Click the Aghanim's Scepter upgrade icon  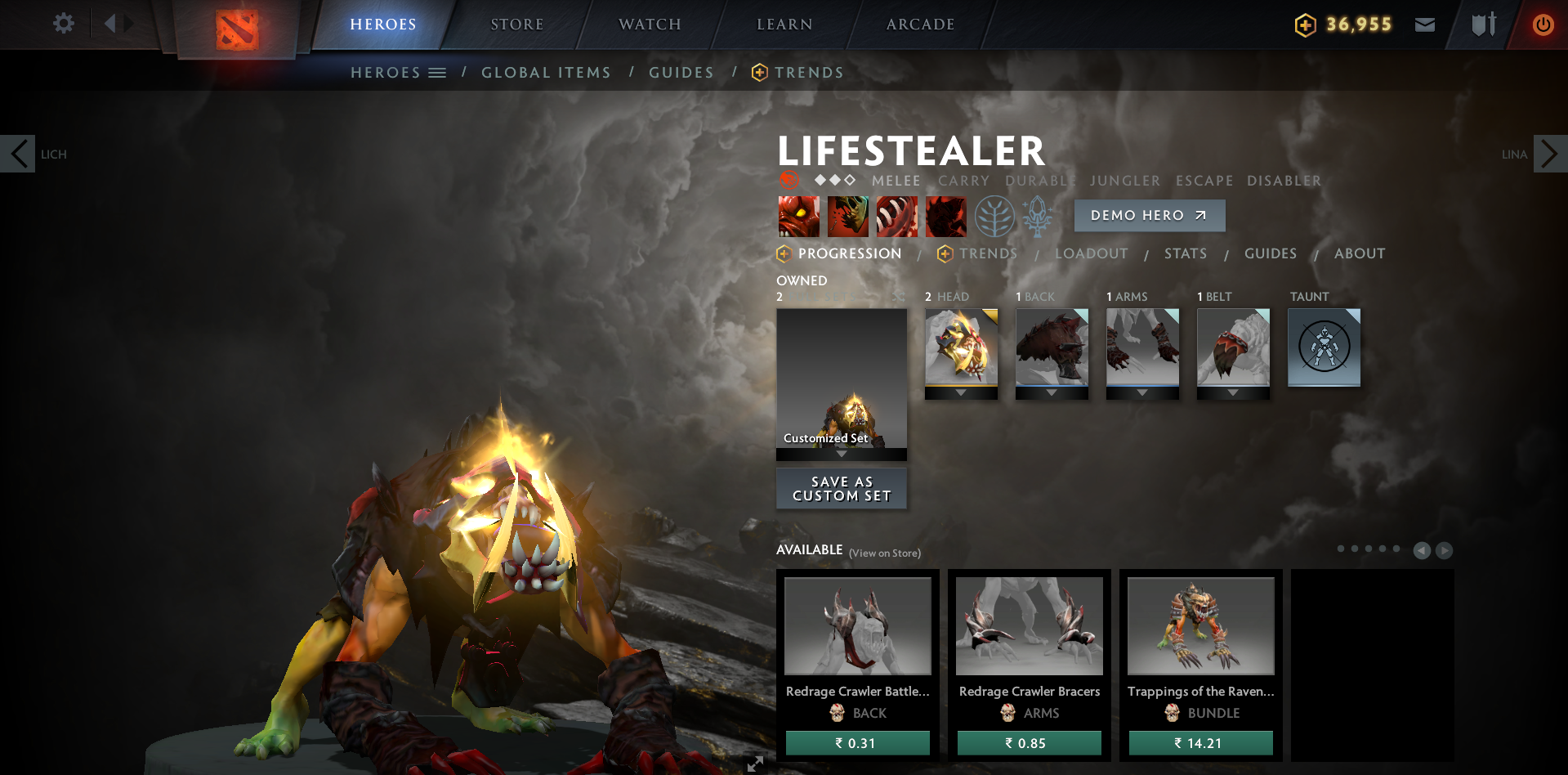(1039, 216)
